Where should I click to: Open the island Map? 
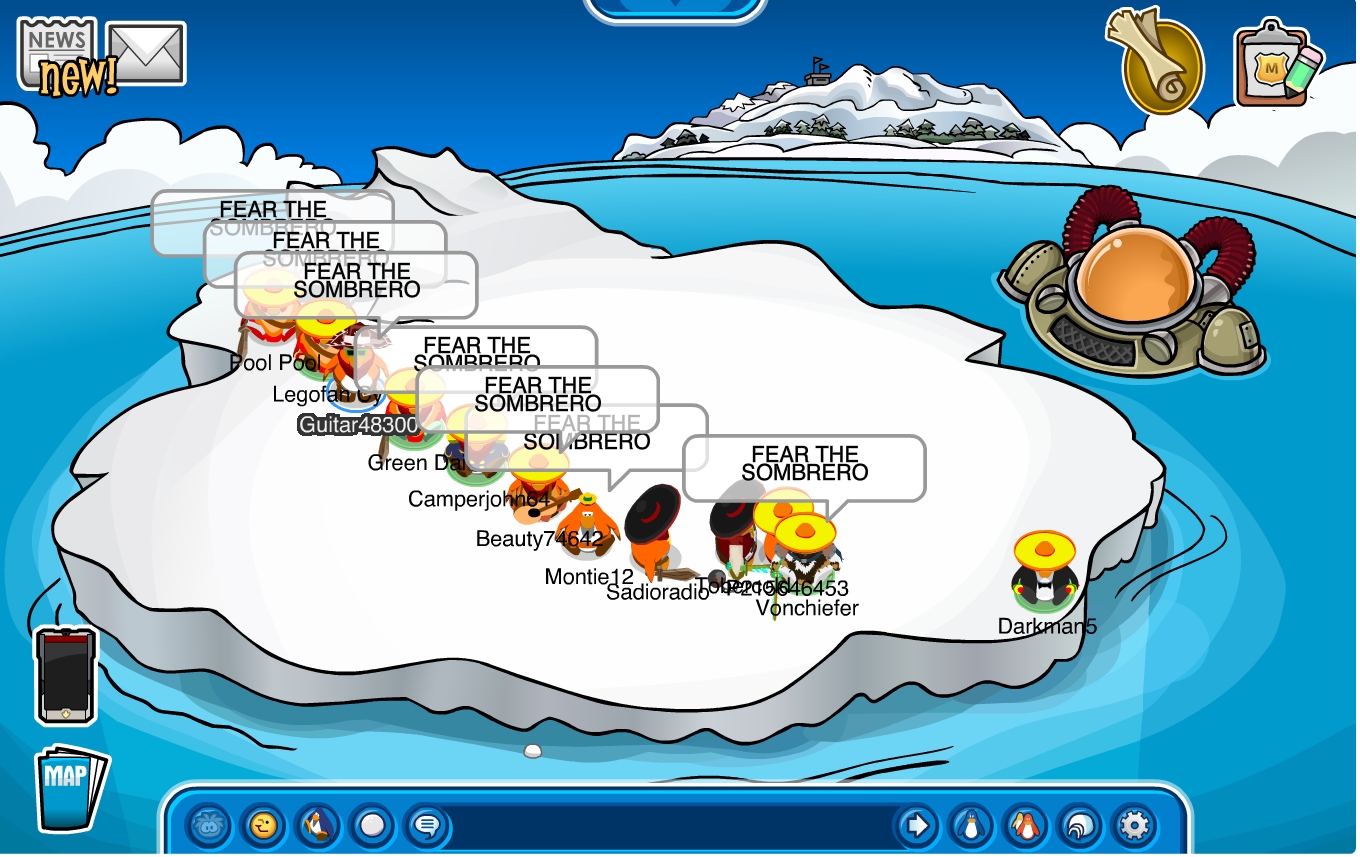70,787
